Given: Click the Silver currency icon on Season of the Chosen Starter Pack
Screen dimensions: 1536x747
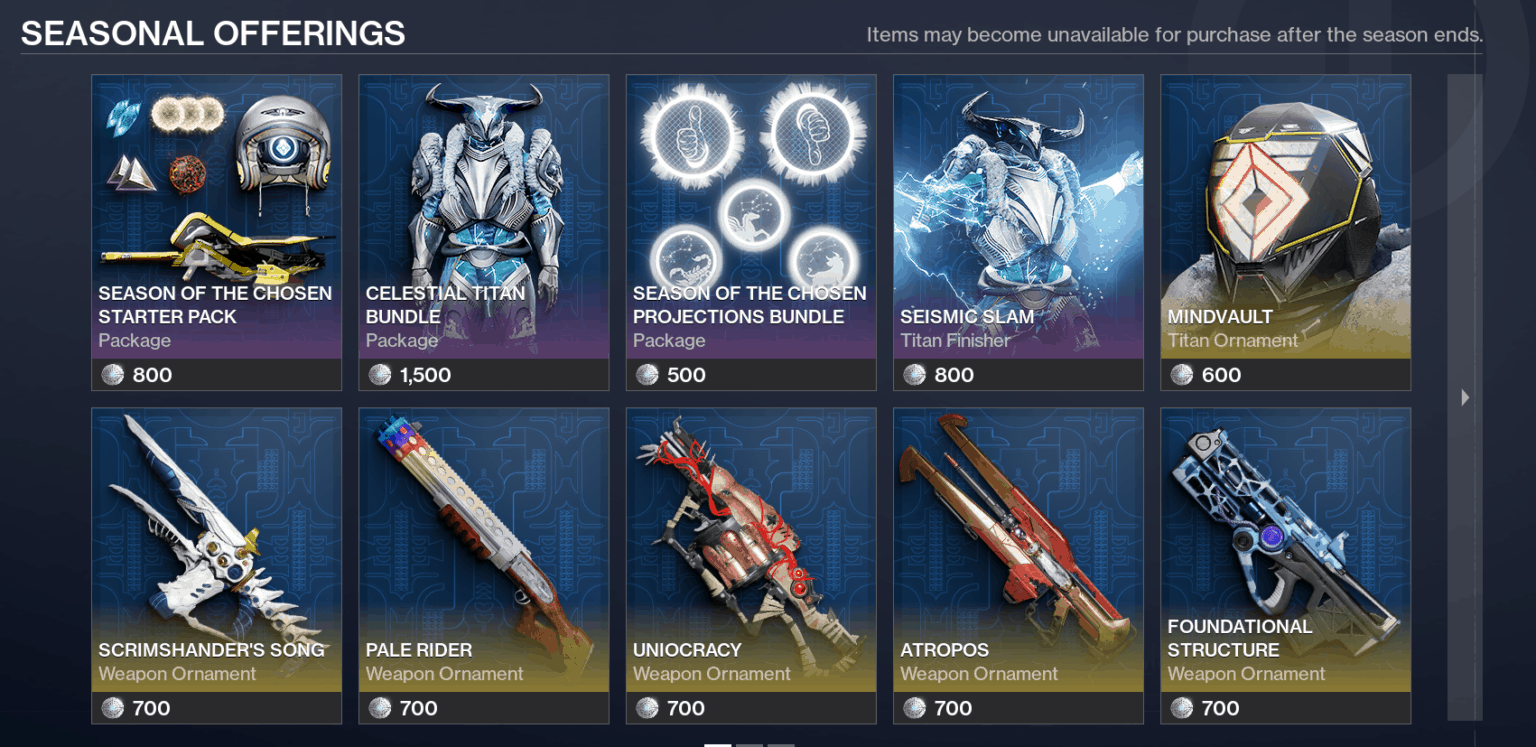Looking at the screenshot, I should (x=111, y=374).
